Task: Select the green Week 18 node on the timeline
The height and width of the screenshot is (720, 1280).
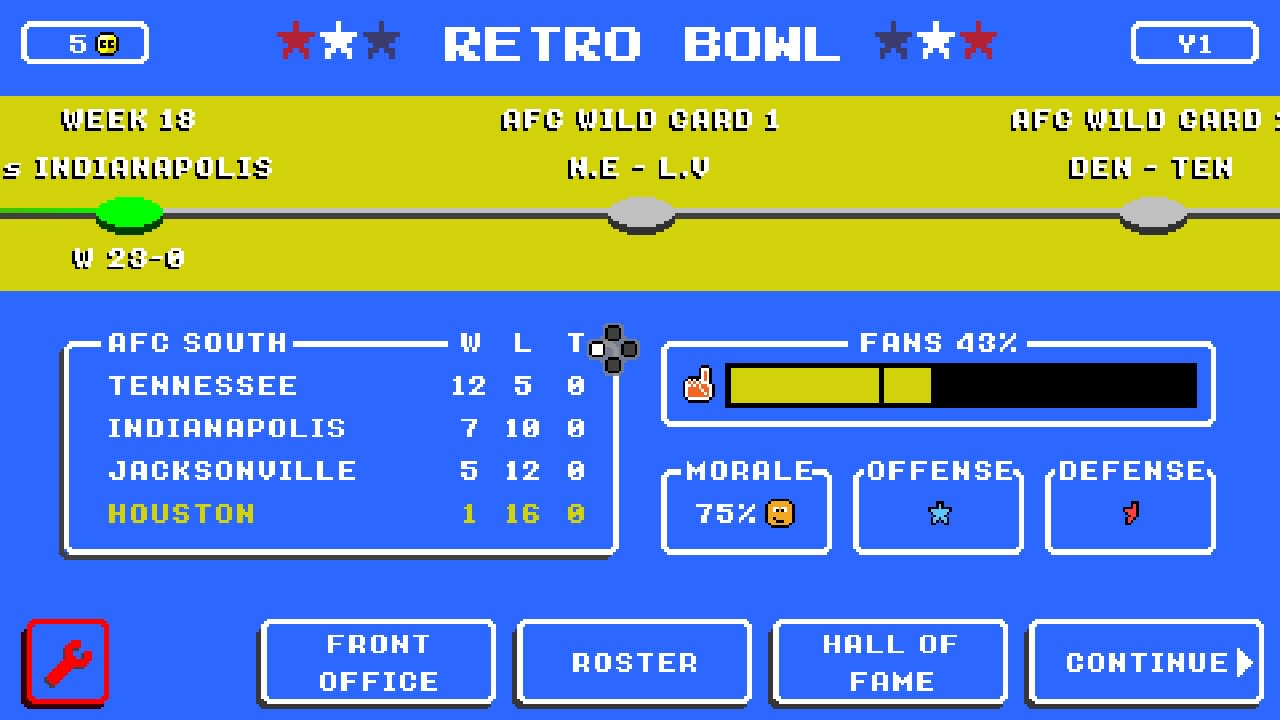Action: pyautogui.click(x=129, y=213)
